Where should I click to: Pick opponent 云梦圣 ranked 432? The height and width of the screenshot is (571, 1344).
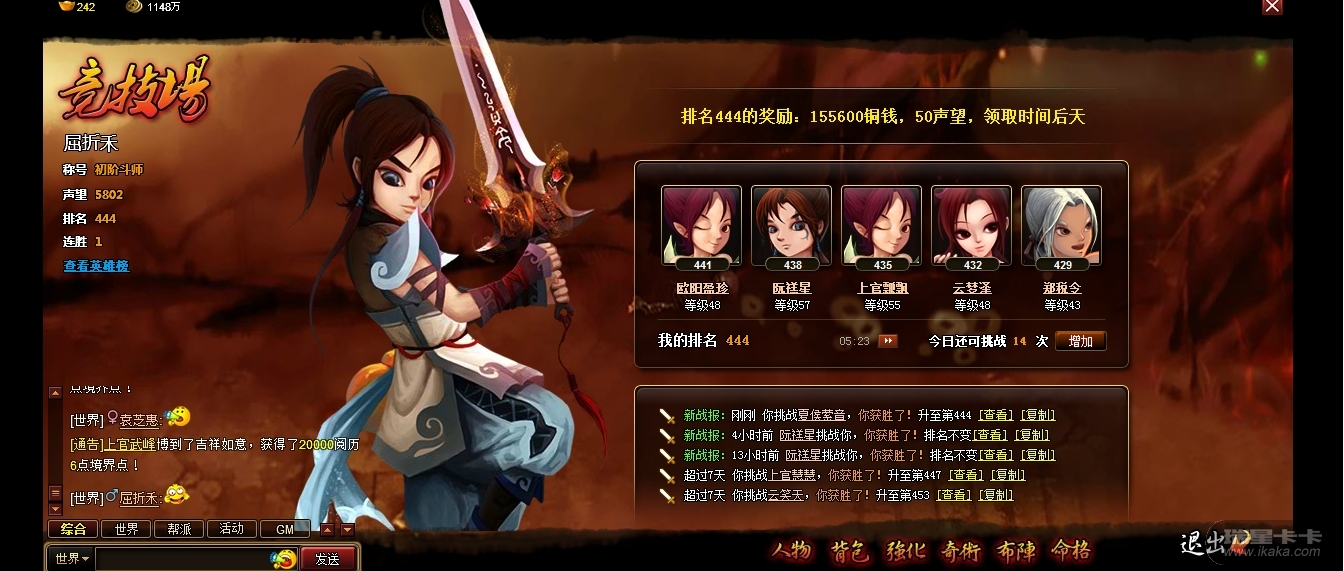coord(971,227)
